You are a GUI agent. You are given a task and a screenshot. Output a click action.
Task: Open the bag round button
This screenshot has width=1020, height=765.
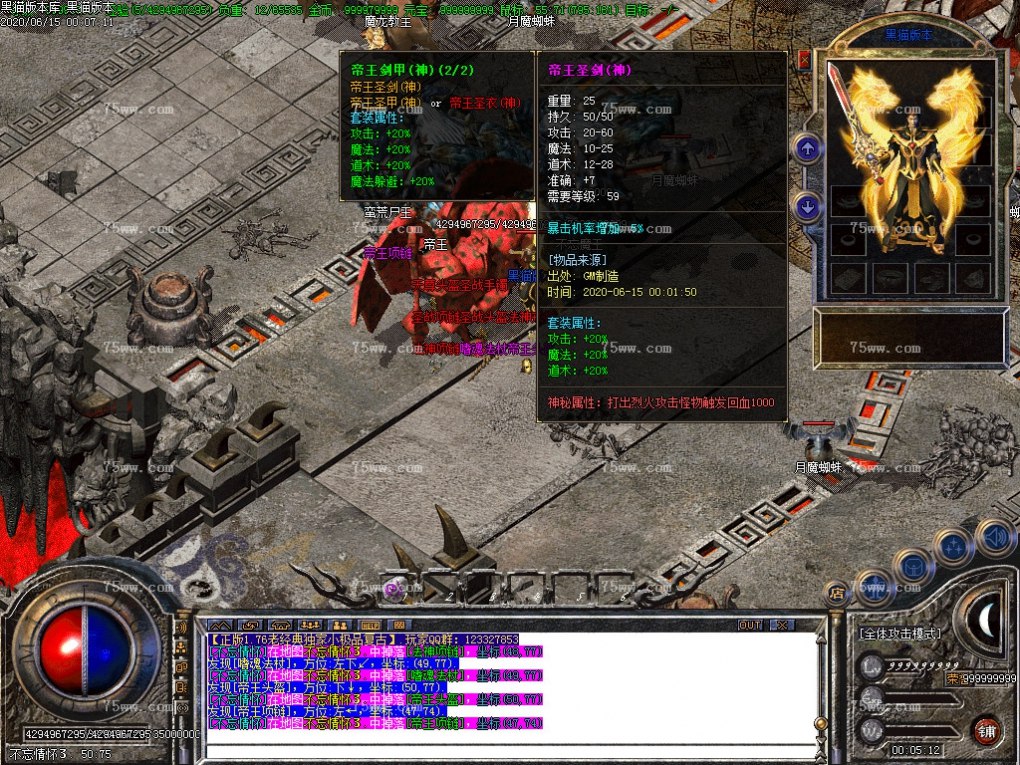(912, 567)
